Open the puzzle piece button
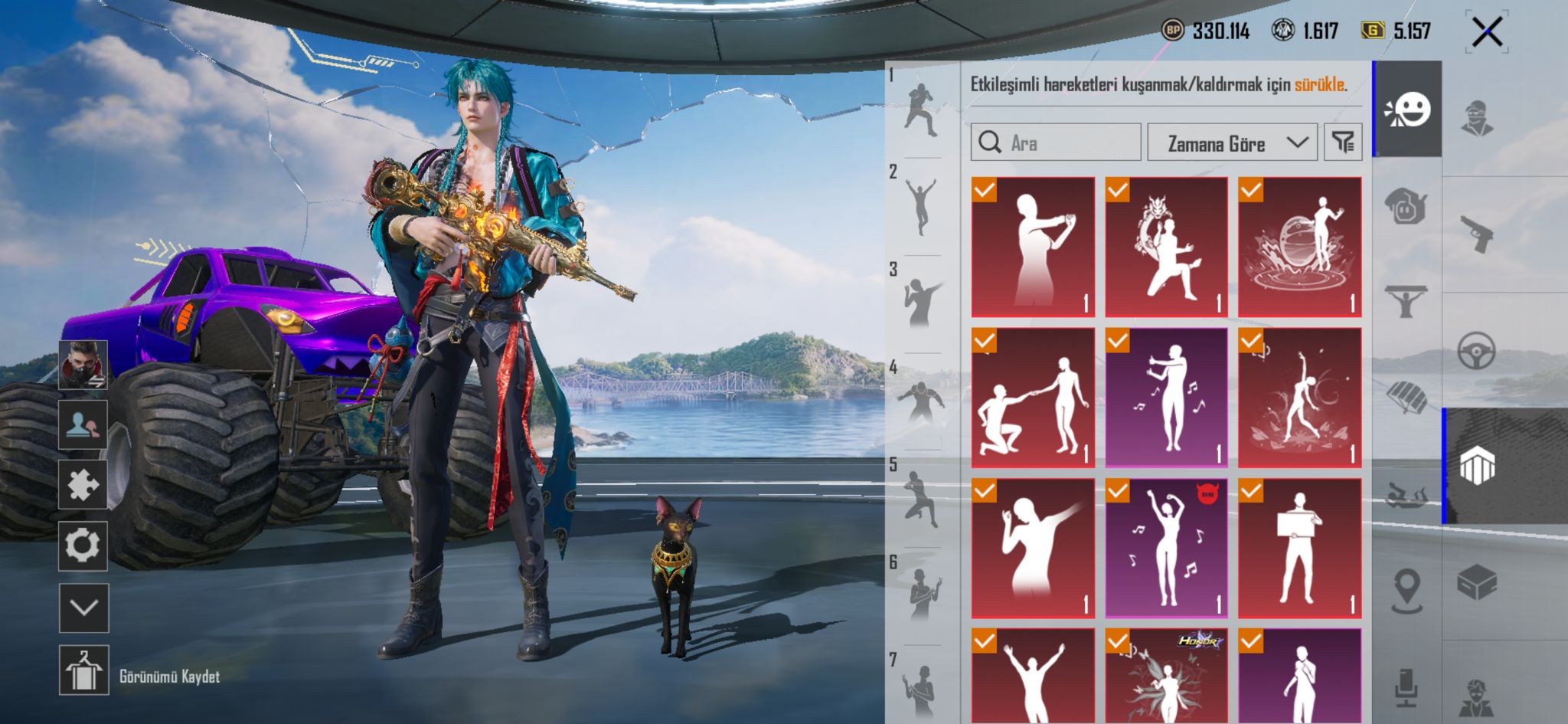 pyautogui.click(x=83, y=485)
